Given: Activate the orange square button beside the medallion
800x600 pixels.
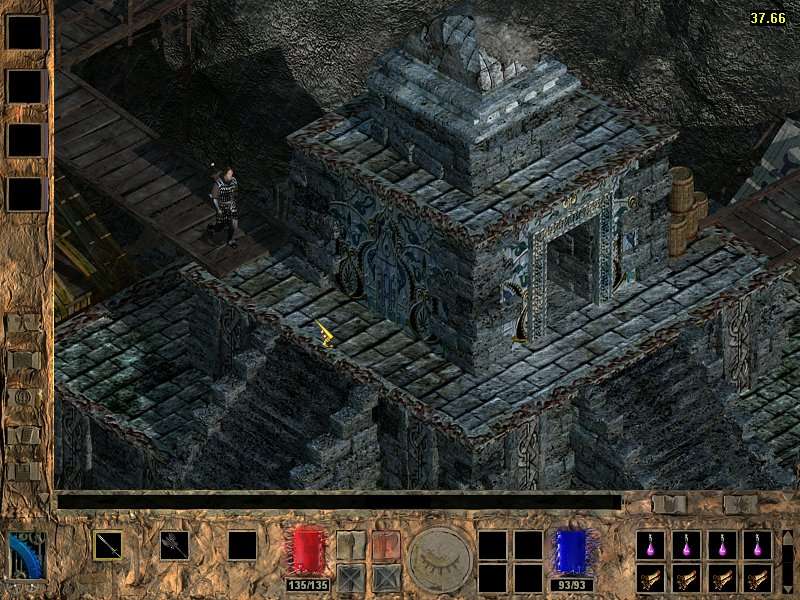Looking at the screenshot, I should tap(386, 545).
